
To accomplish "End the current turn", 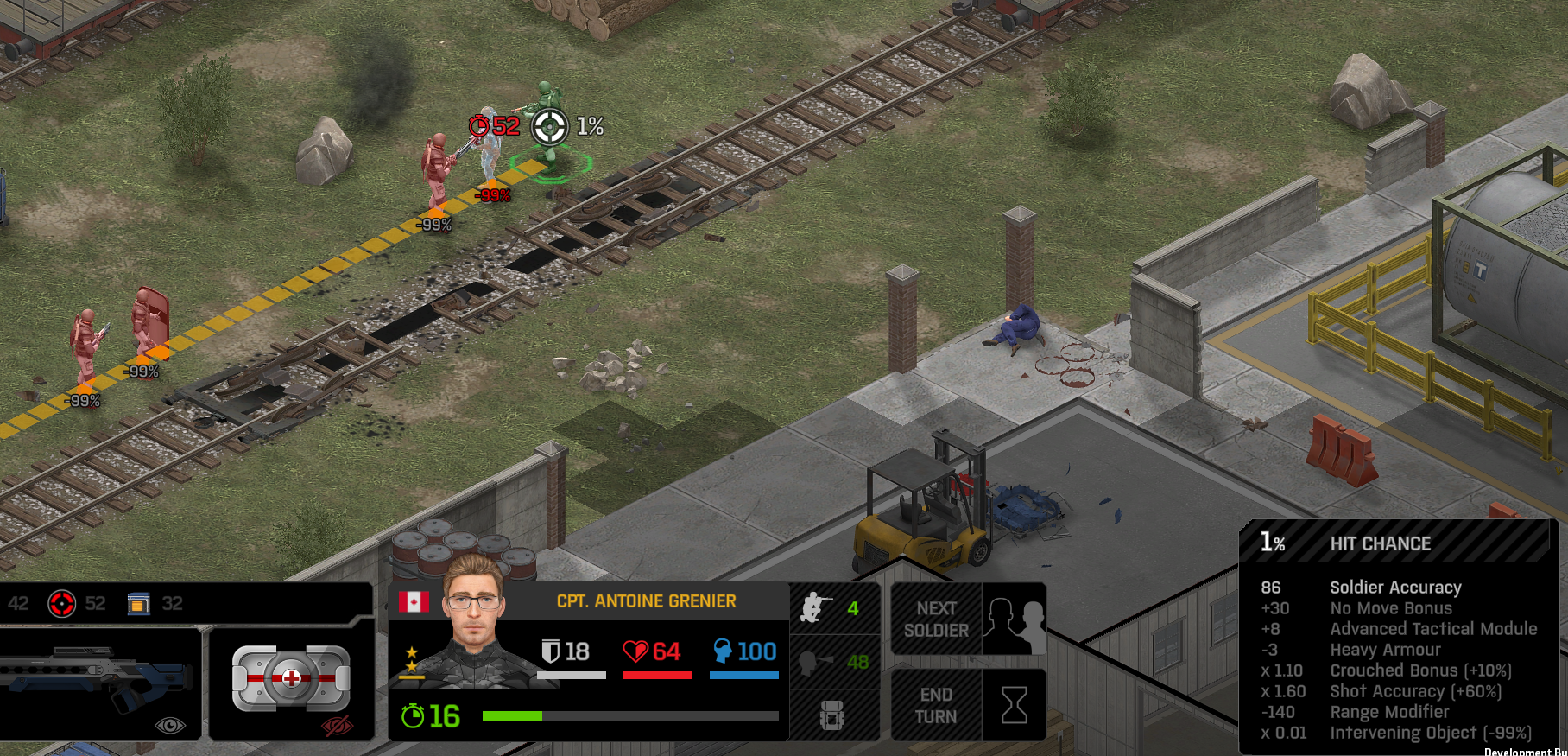I will (x=968, y=705).
